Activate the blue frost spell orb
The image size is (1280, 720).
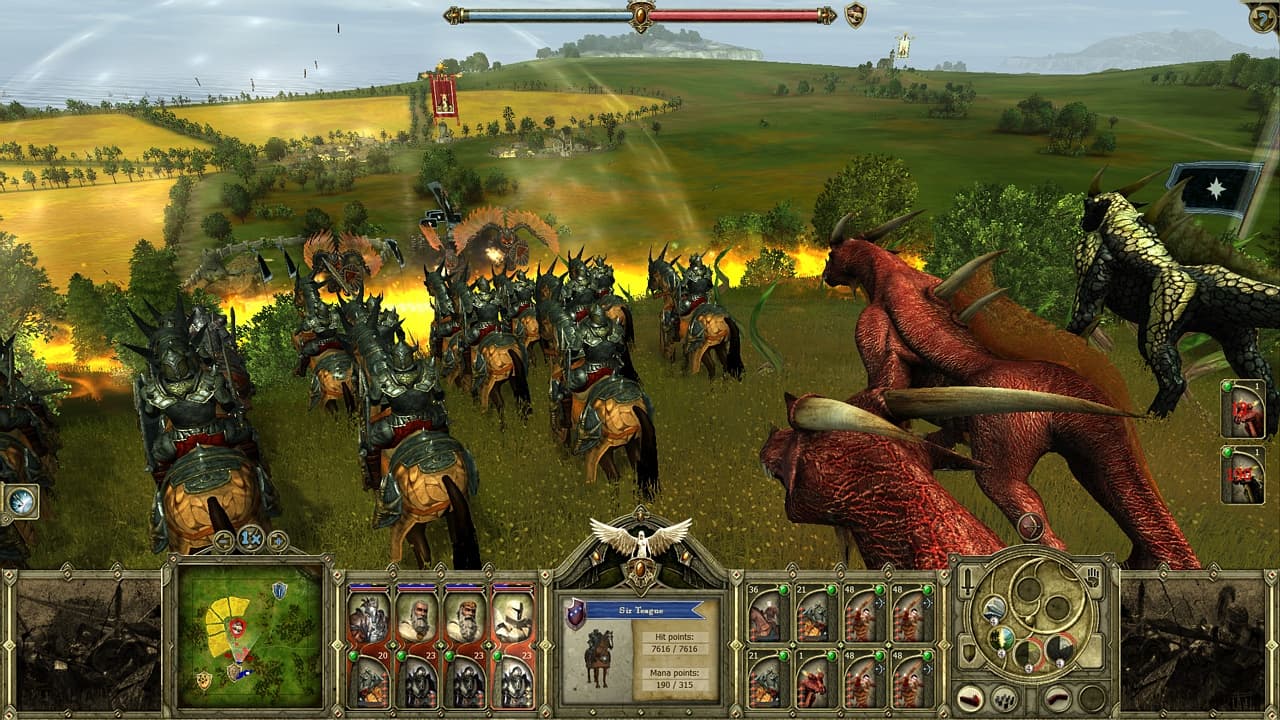(x=993, y=609)
